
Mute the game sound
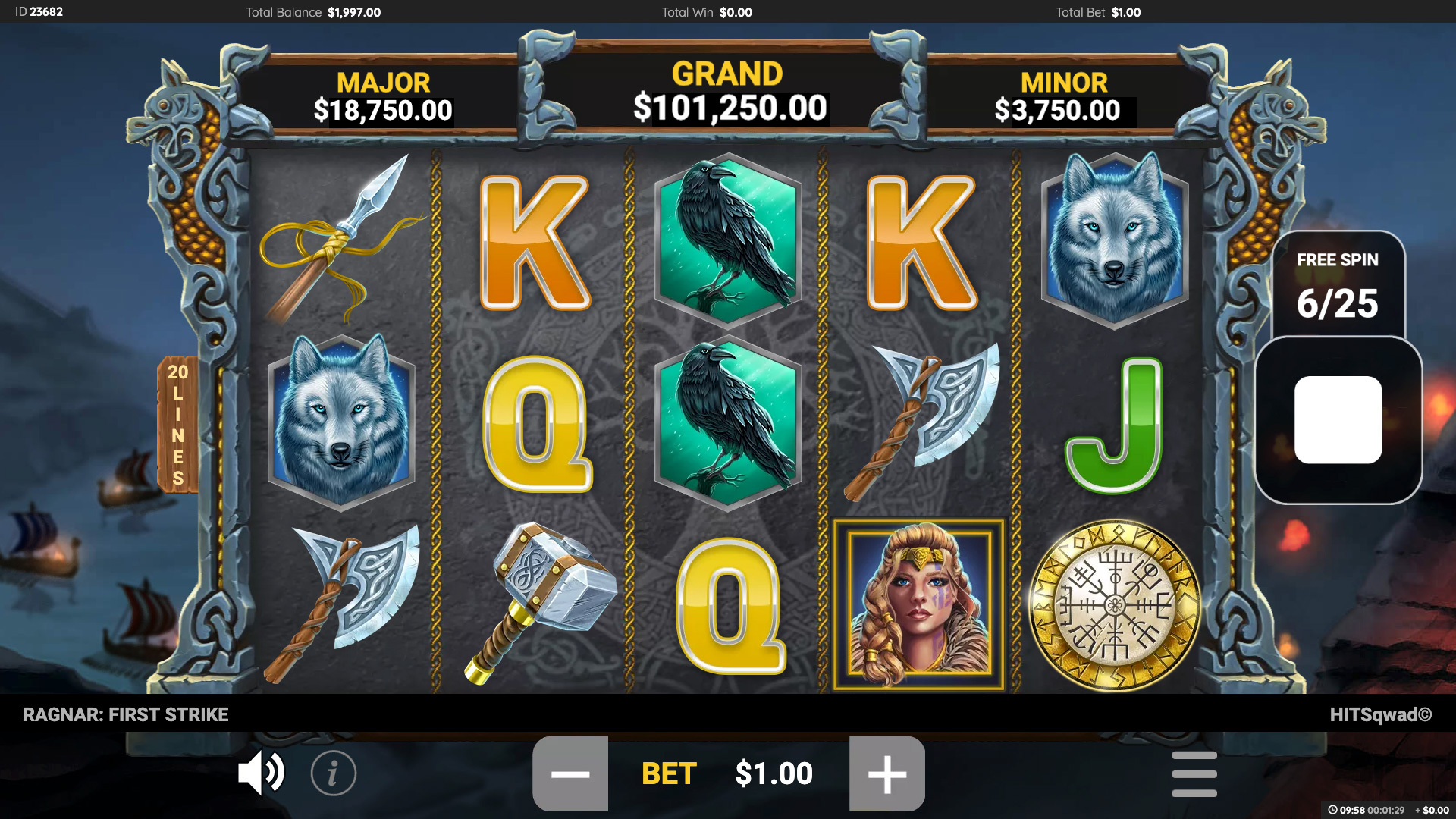(x=261, y=773)
